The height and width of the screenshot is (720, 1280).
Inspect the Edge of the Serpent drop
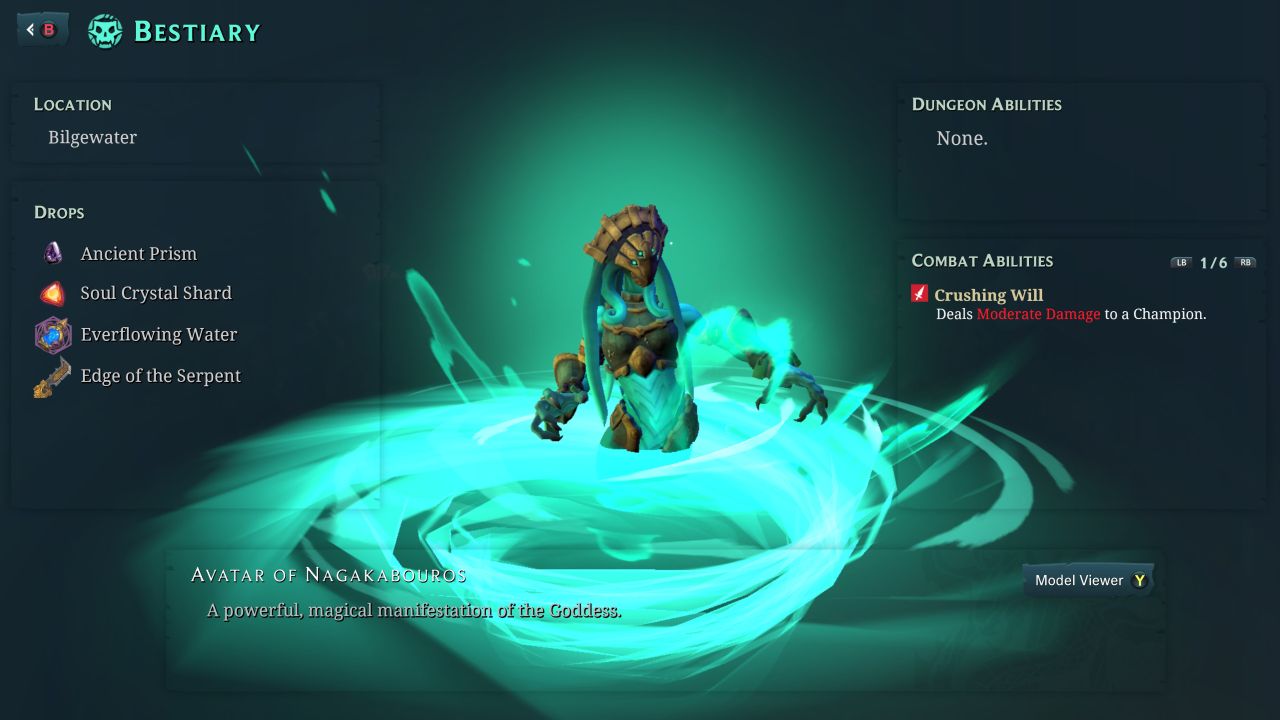tap(160, 376)
